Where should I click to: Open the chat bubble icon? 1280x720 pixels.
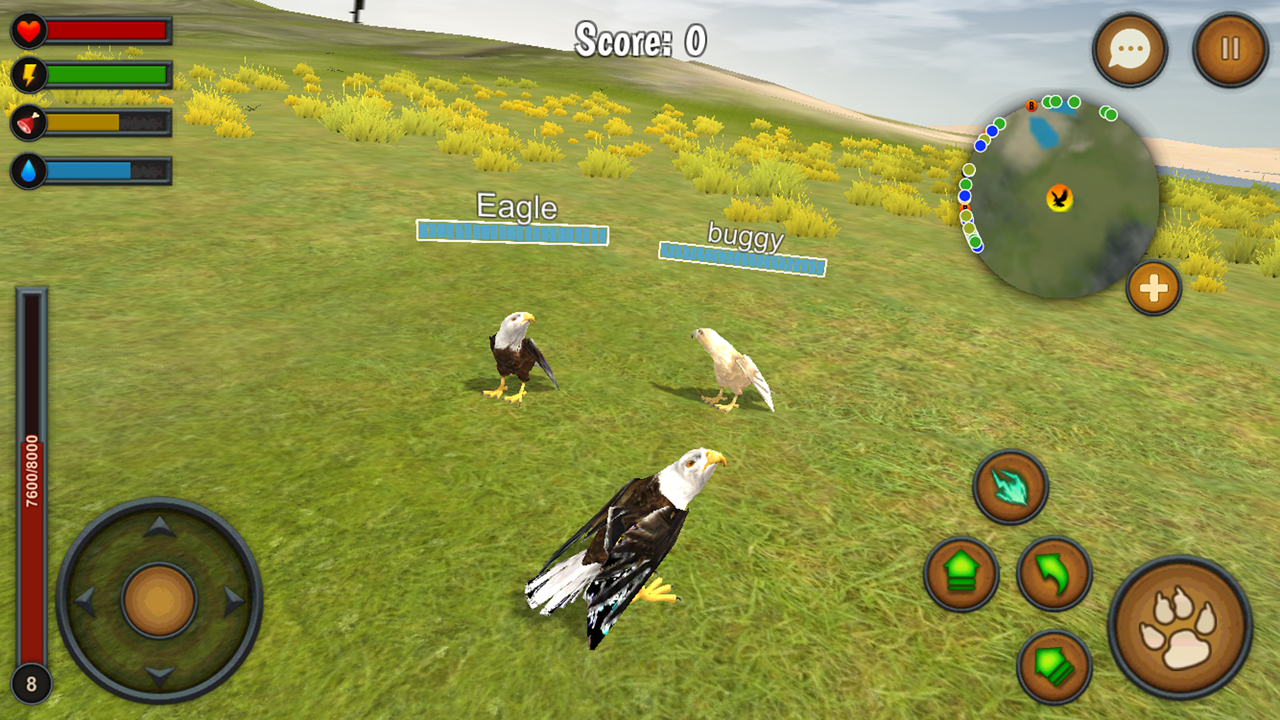tap(1129, 48)
